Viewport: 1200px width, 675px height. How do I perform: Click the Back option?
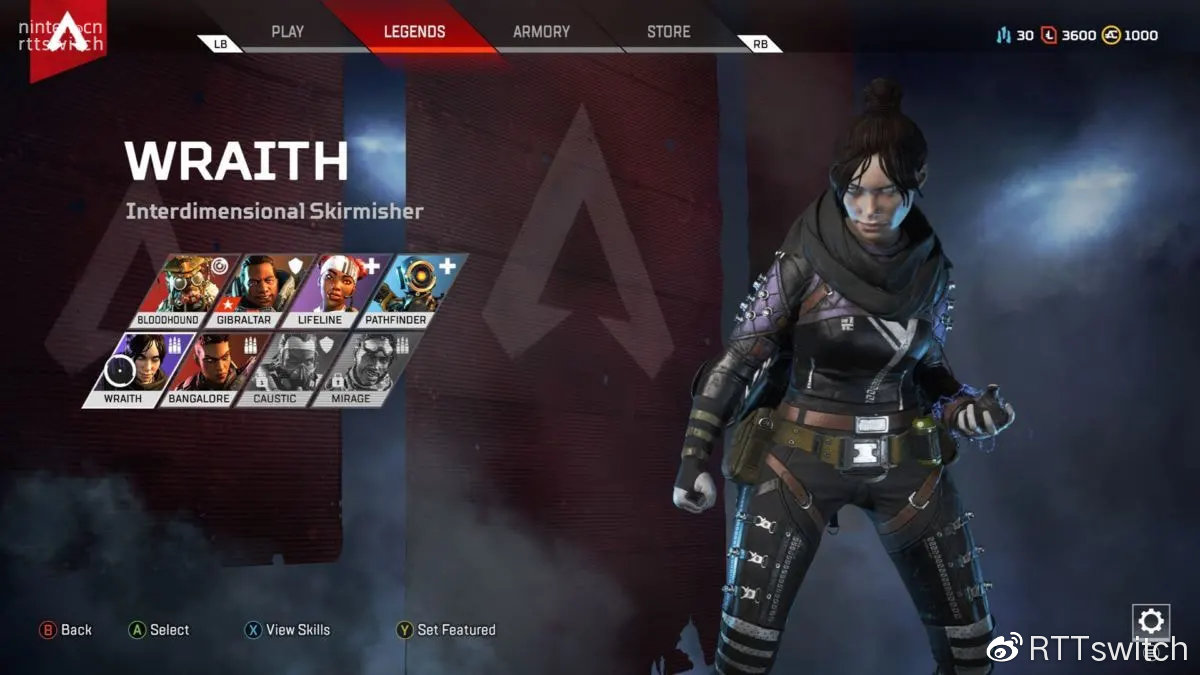click(x=66, y=630)
